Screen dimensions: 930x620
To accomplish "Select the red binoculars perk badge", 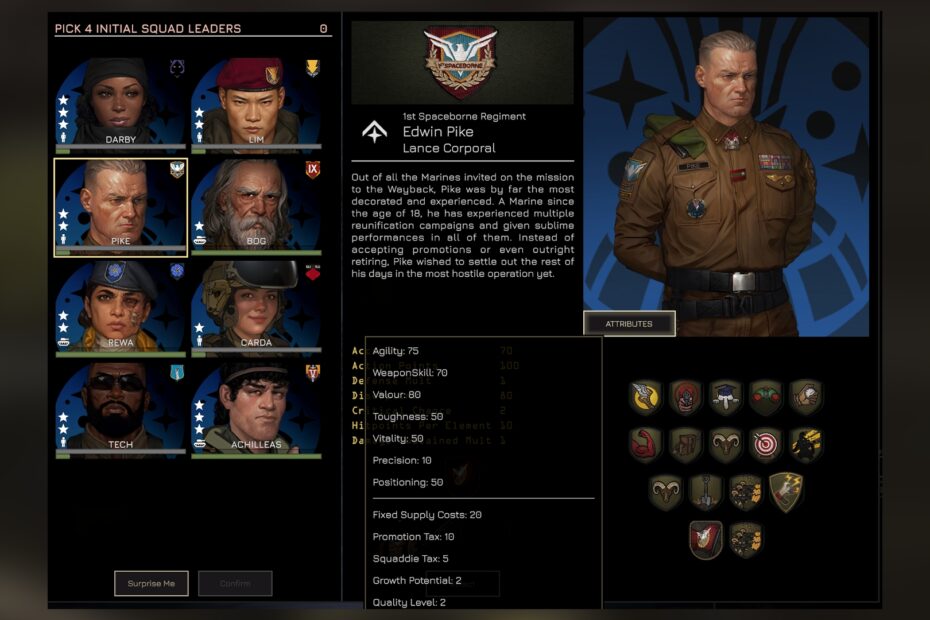I will (x=765, y=396).
